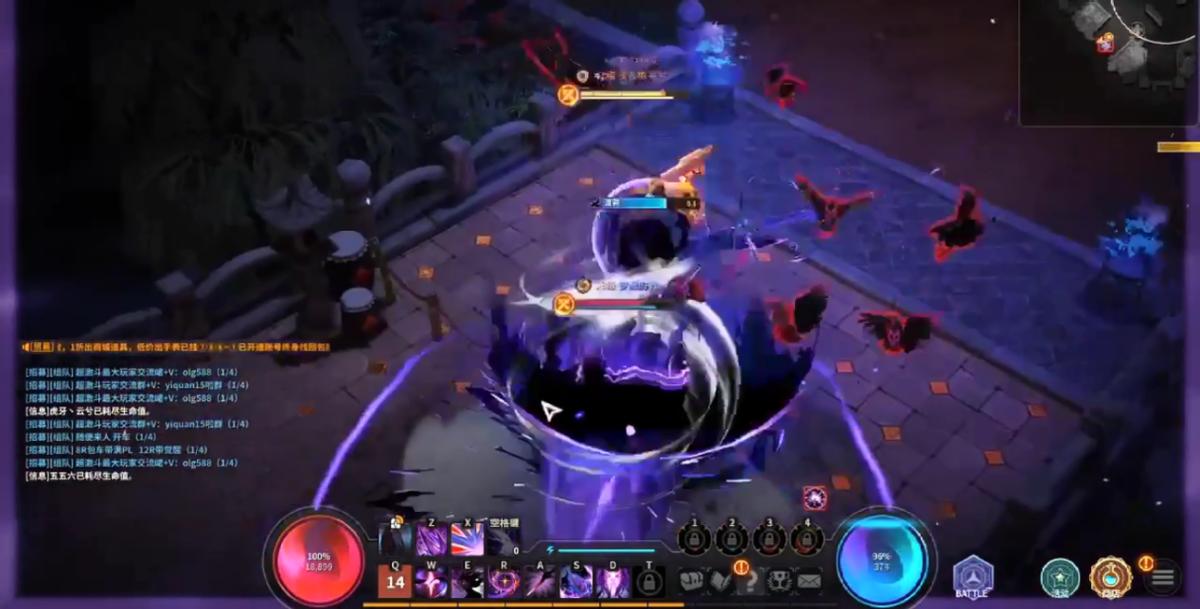Click the minimap

(x=1109, y=60)
